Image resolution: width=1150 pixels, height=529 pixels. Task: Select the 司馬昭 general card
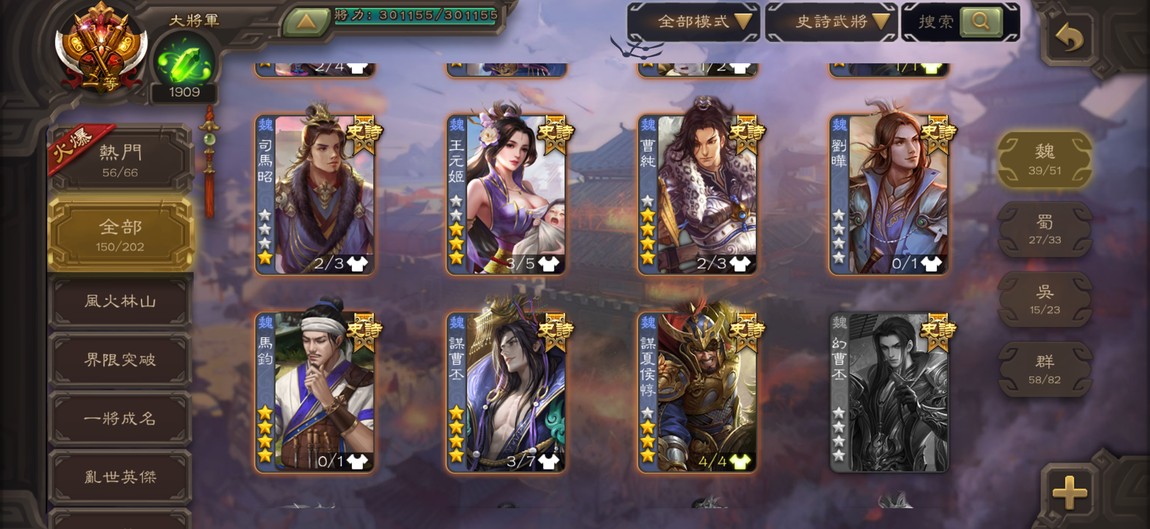coord(315,195)
